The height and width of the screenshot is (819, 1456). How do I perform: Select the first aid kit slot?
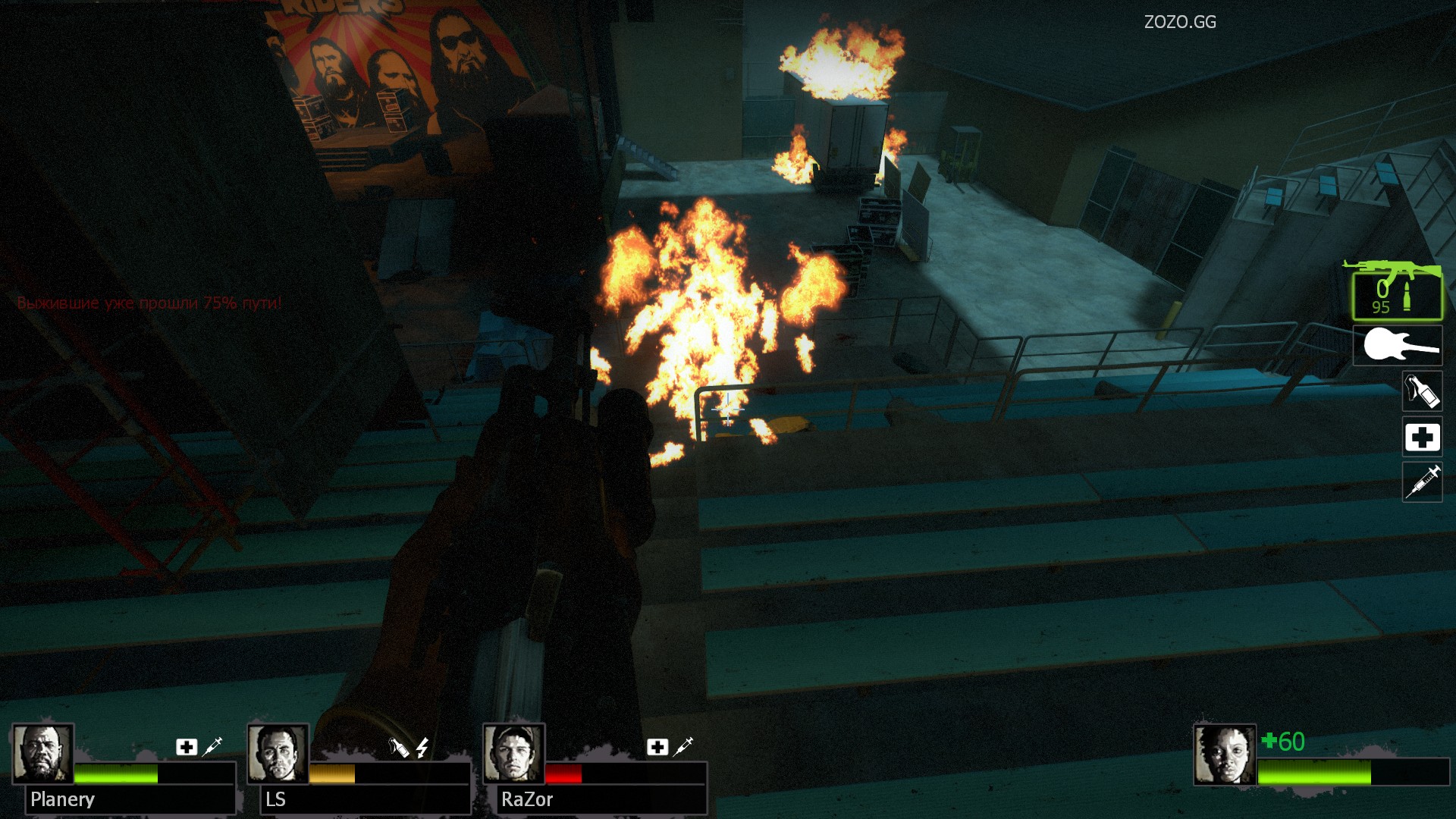click(x=1422, y=437)
